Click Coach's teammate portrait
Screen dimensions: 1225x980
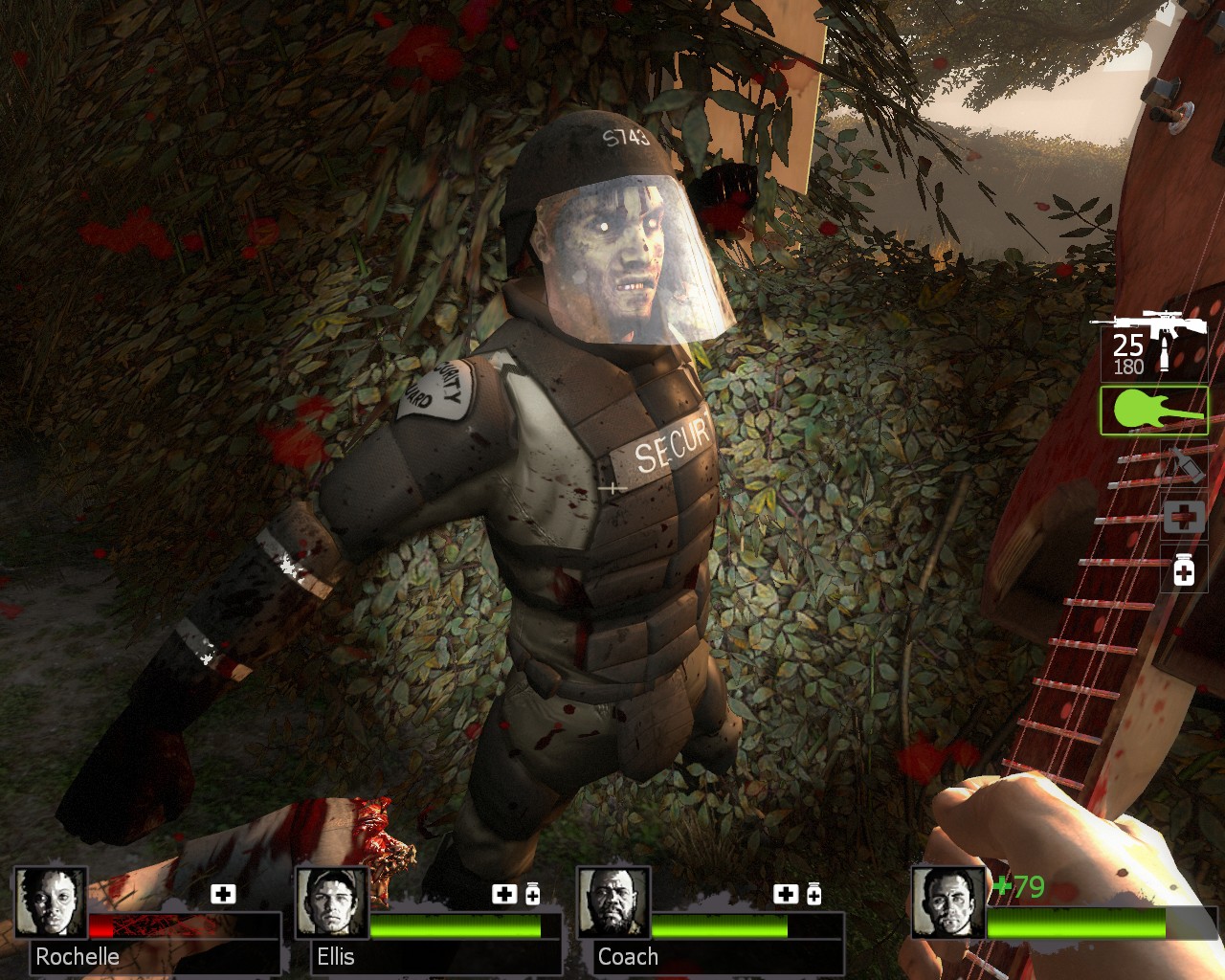click(x=613, y=902)
